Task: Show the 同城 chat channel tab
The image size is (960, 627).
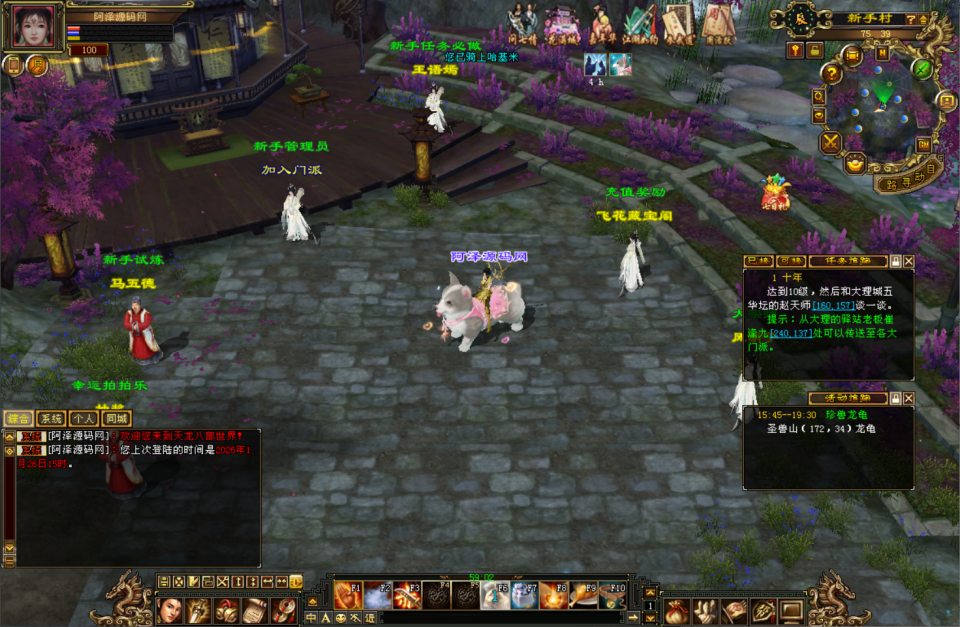Action: pos(117,418)
